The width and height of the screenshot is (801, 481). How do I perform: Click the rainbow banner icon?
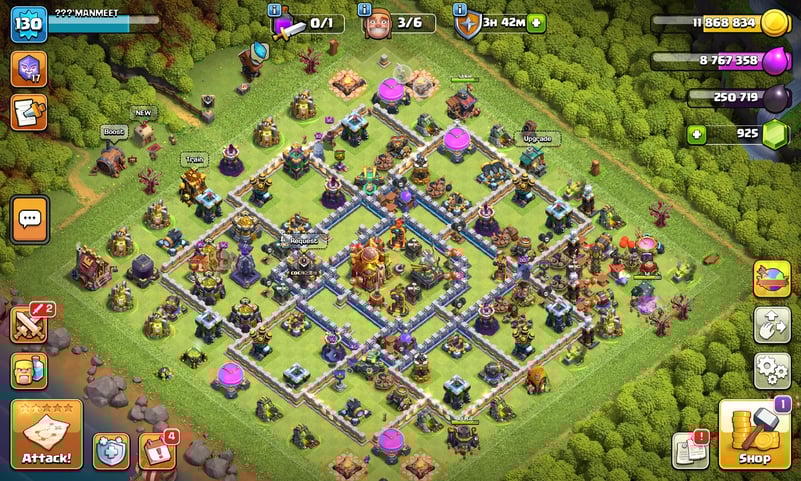click(x=771, y=278)
